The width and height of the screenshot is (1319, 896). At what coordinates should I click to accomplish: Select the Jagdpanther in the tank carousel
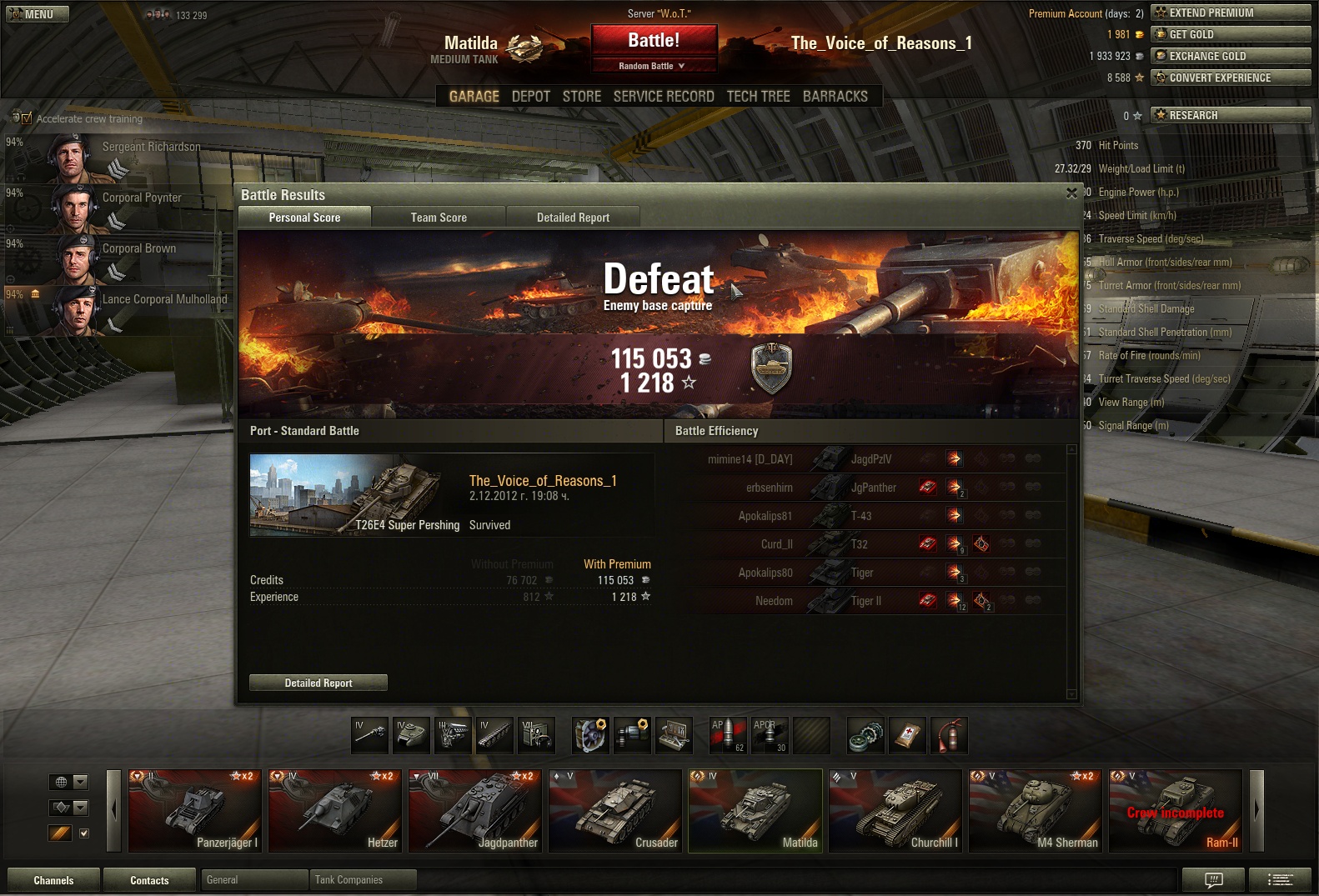[477, 811]
